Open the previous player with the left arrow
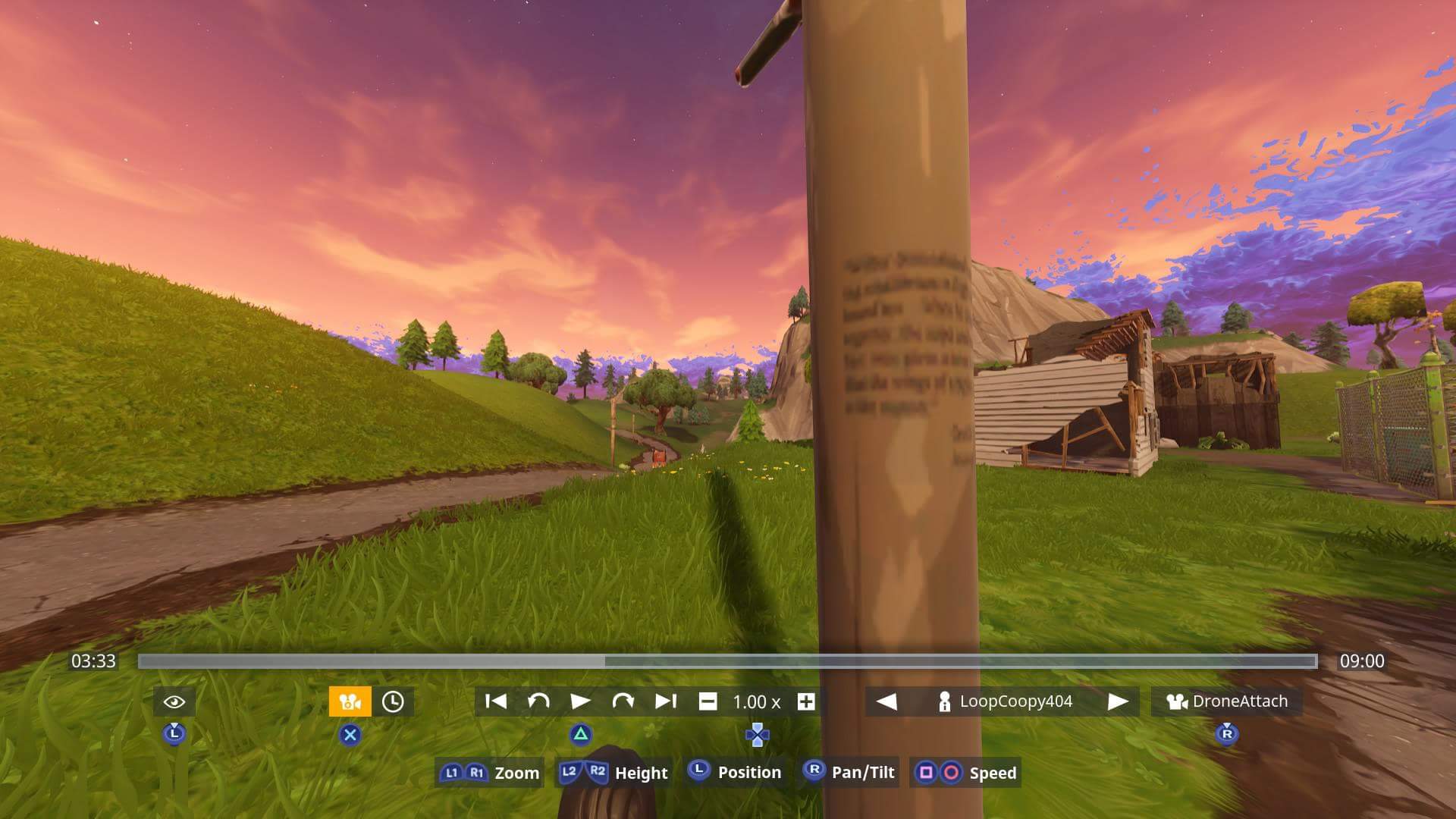Viewport: 1456px width, 819px height. coord(889,701)
